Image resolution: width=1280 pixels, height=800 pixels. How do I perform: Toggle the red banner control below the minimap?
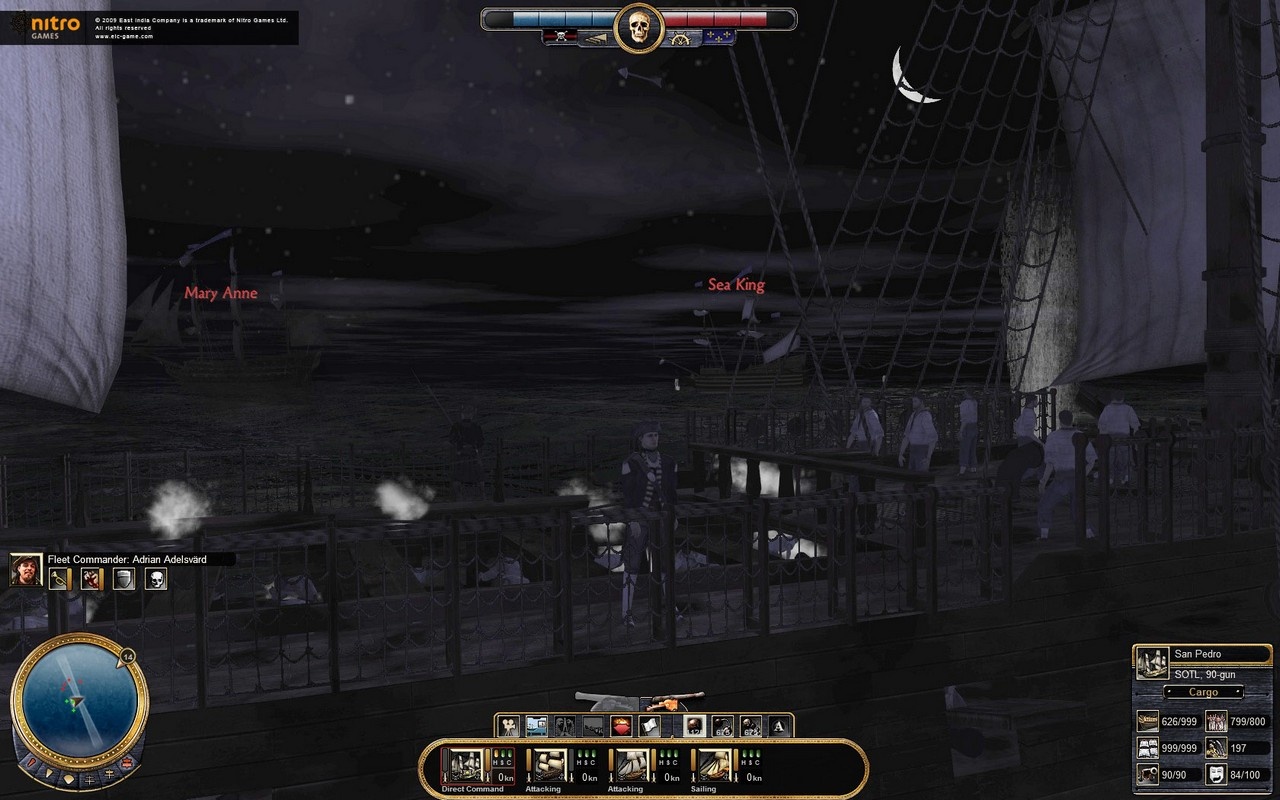[x=127, y=762]
